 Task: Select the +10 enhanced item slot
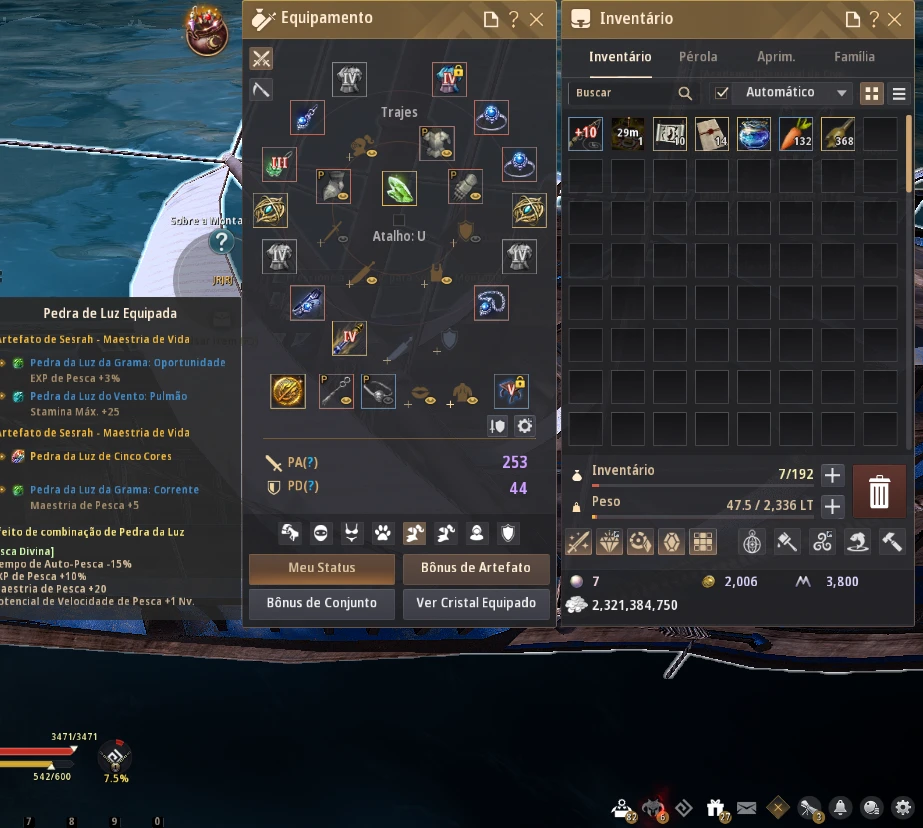(585, 134)
